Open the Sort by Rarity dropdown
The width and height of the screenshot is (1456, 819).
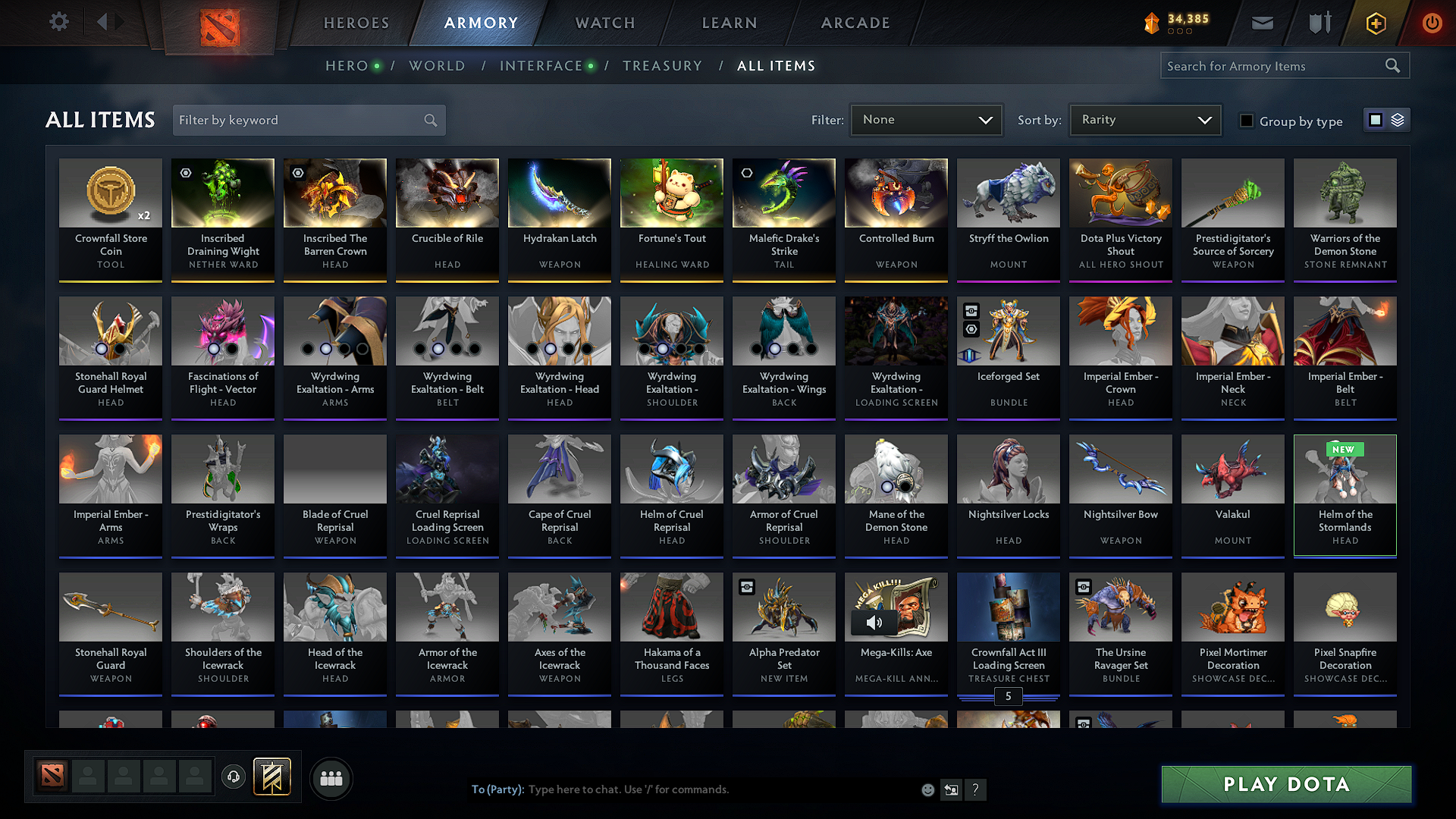tap(1144, 119)
